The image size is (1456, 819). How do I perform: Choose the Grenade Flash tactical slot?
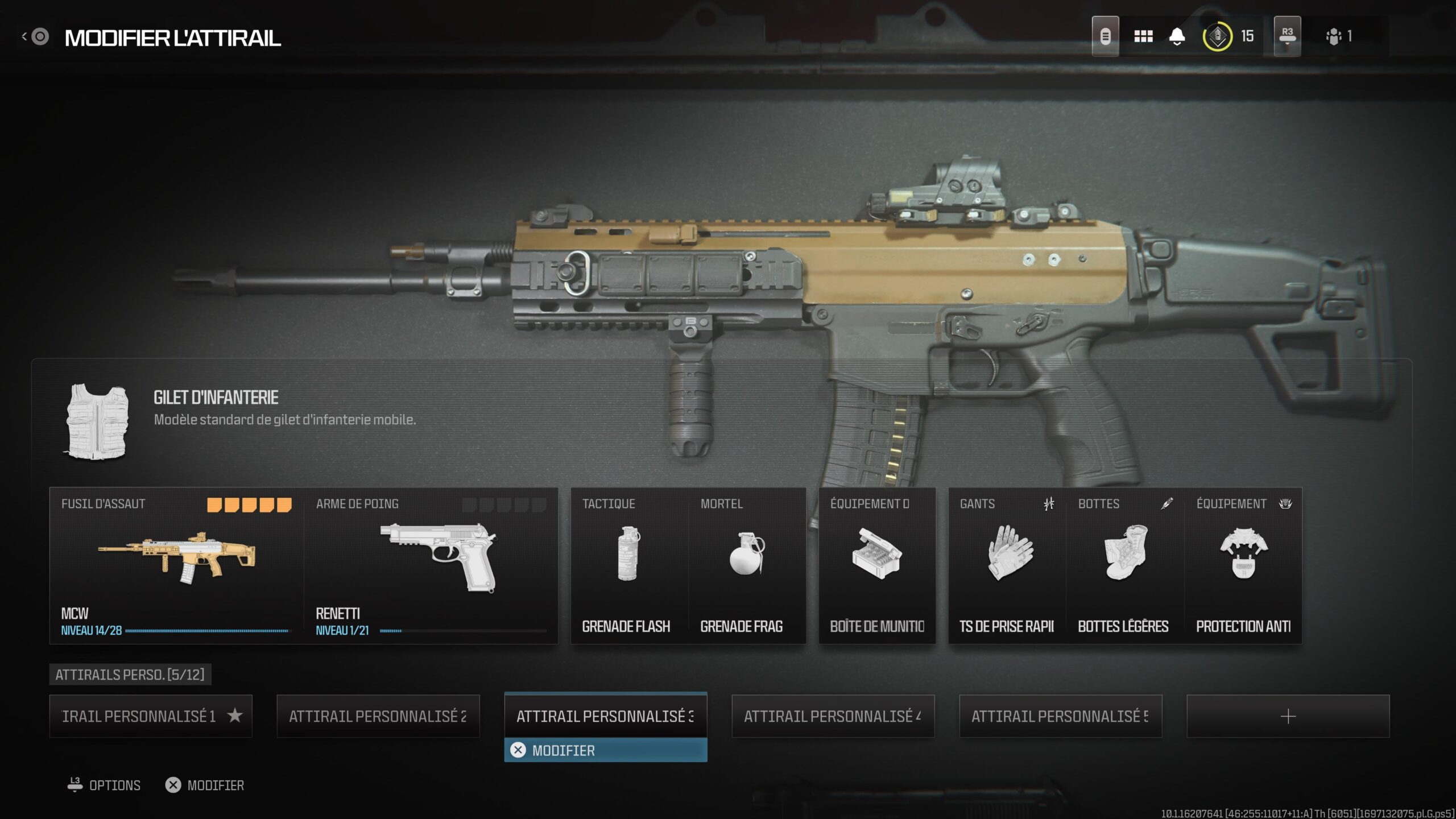629,565
